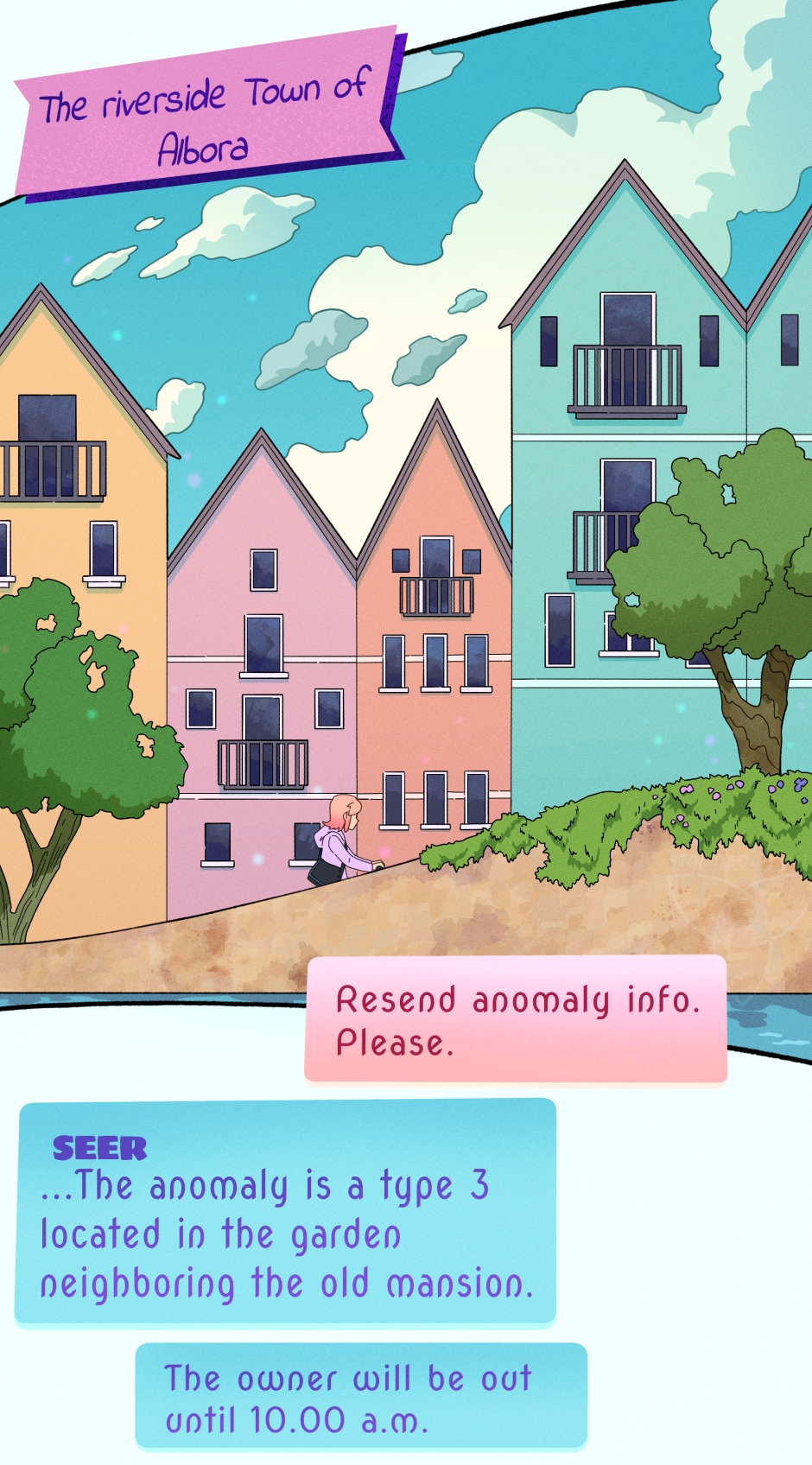Select the pink "Resend anomaly info" reply
Image resolution: width=812 pixels, height=1465 pixels.
pyautogui.click(x=516, y=1019)
